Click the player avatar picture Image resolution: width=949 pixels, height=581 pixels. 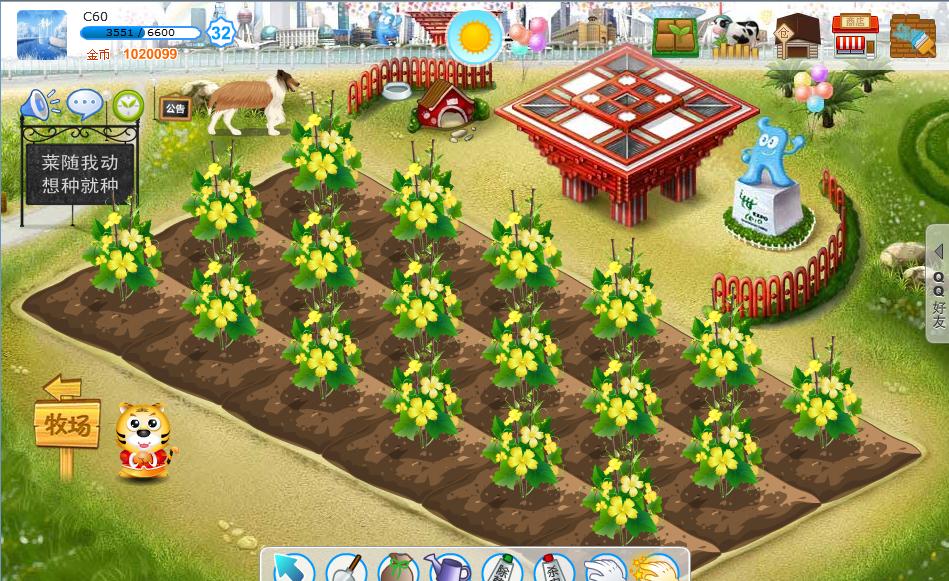pos(42,35)
